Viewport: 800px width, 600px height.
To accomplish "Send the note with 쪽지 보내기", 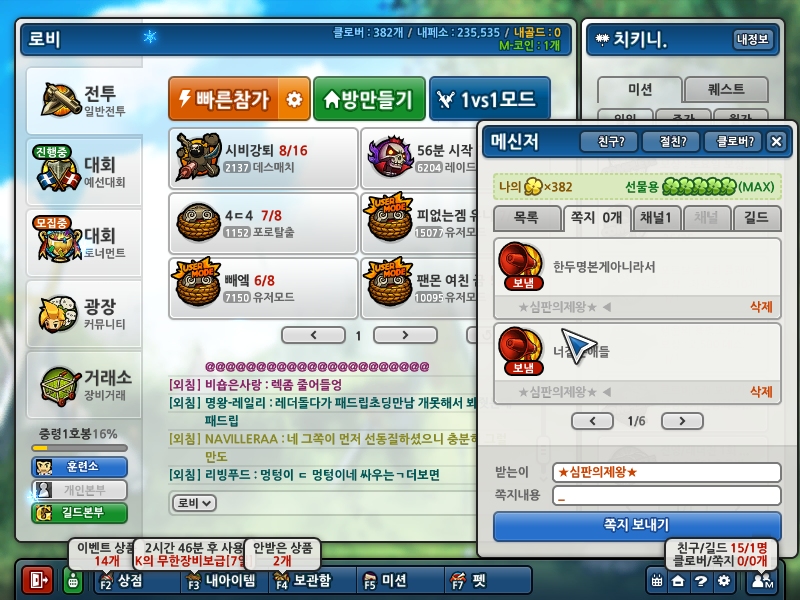I will pos(637,525).
